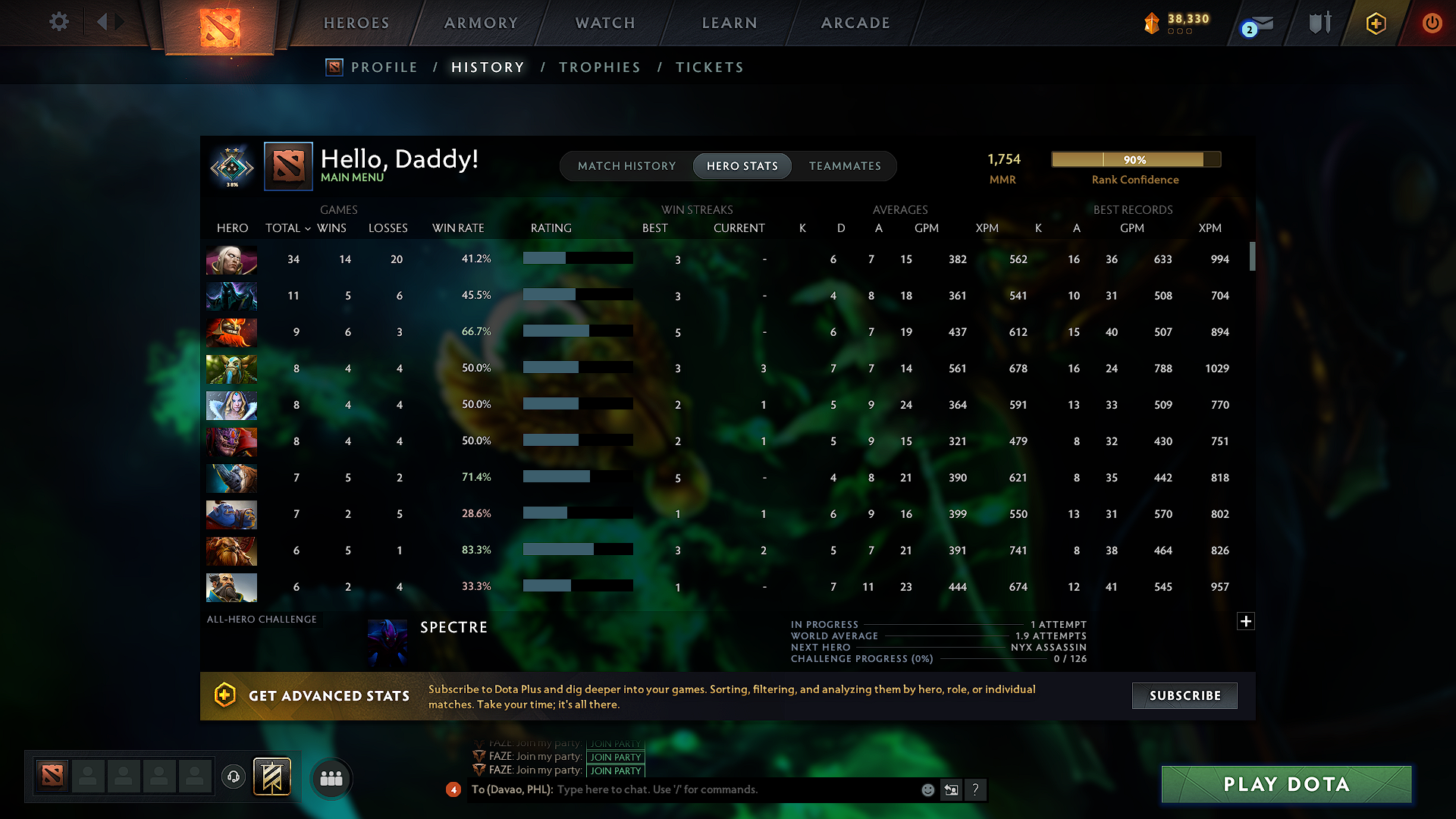Switch to the MATCH HISTORY view
Screen dimensions: 1456x819
(626, 165)
